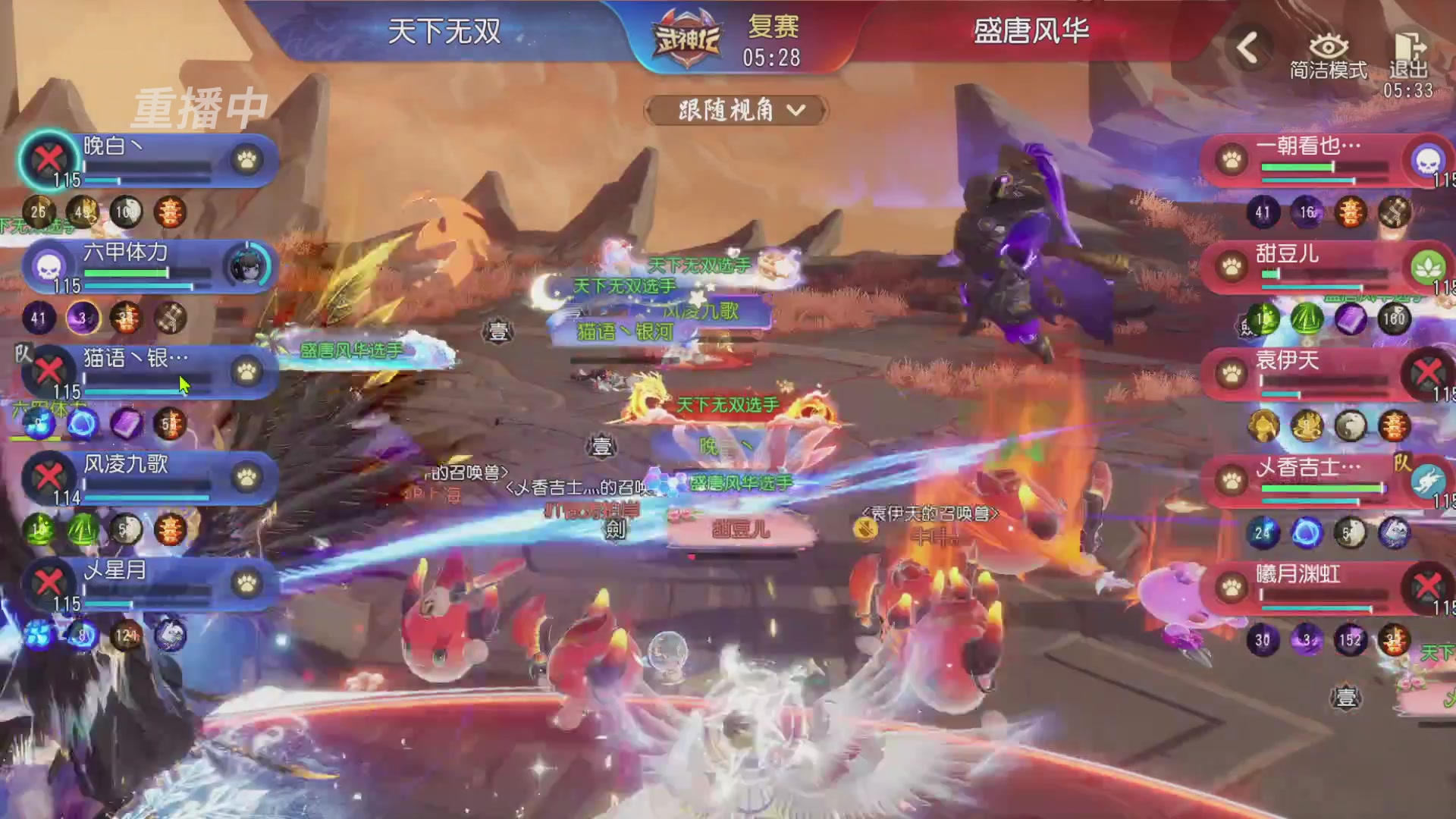
Task: Click the yin-yang buff icon under 袁伊天
Action: coord(1351,426)
